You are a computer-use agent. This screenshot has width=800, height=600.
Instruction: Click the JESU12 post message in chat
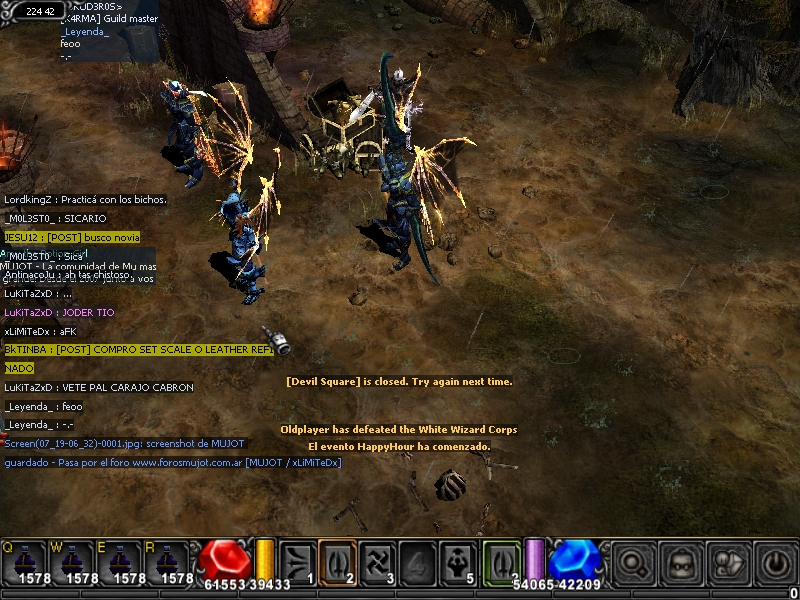tap(72, 237)
